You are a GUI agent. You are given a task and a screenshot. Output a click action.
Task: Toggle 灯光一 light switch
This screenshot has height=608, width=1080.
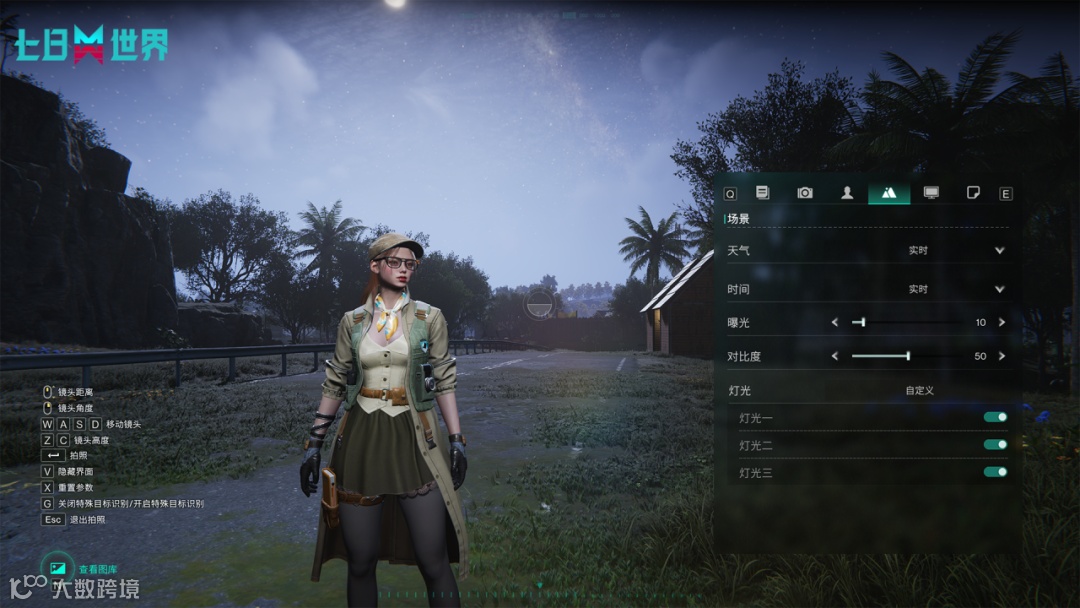point(995,417)
